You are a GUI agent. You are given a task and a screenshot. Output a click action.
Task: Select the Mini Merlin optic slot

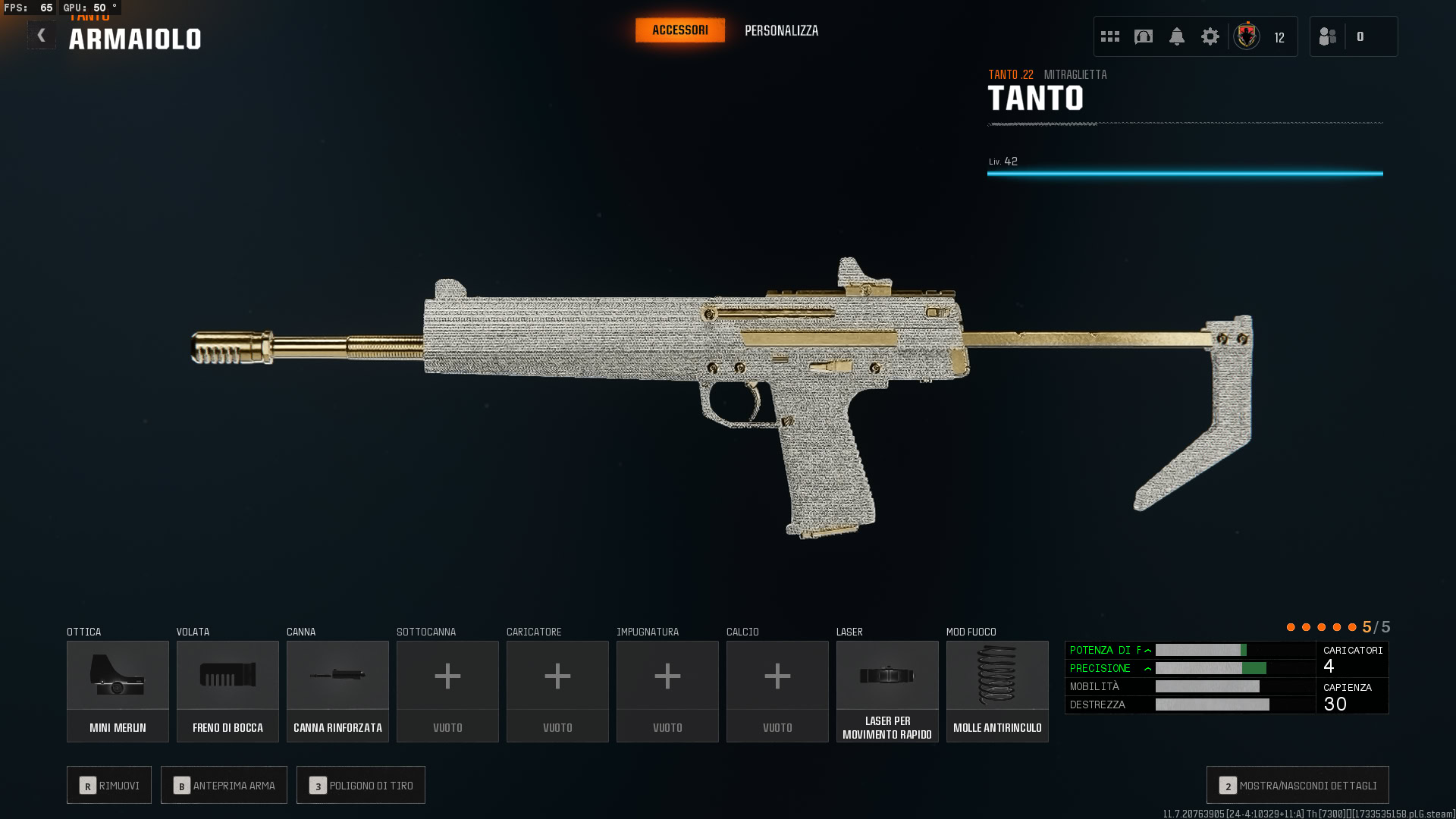point(118,691)
